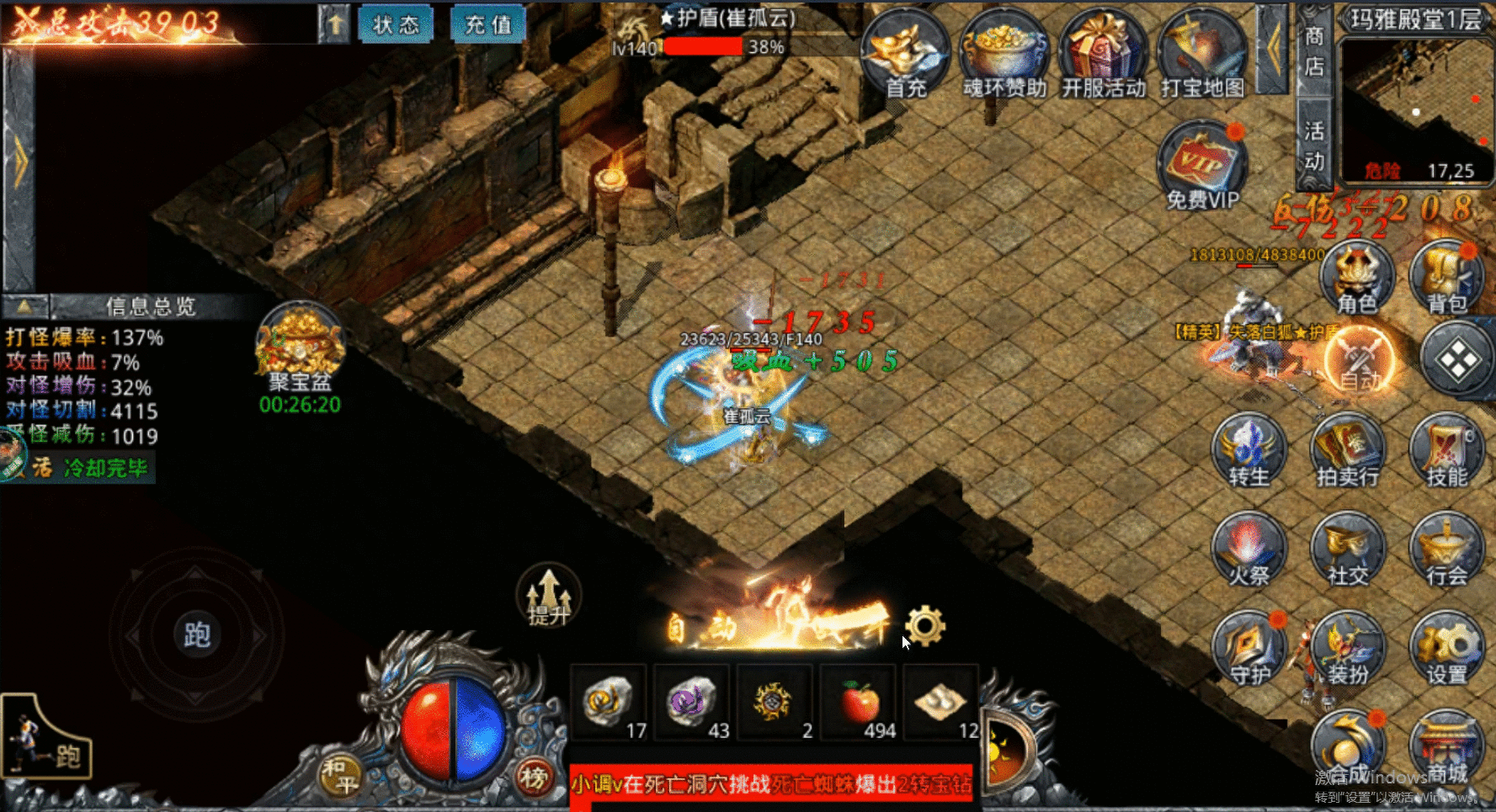
Task: Claim the 免费VIP badge
Action: [1201, 165]
